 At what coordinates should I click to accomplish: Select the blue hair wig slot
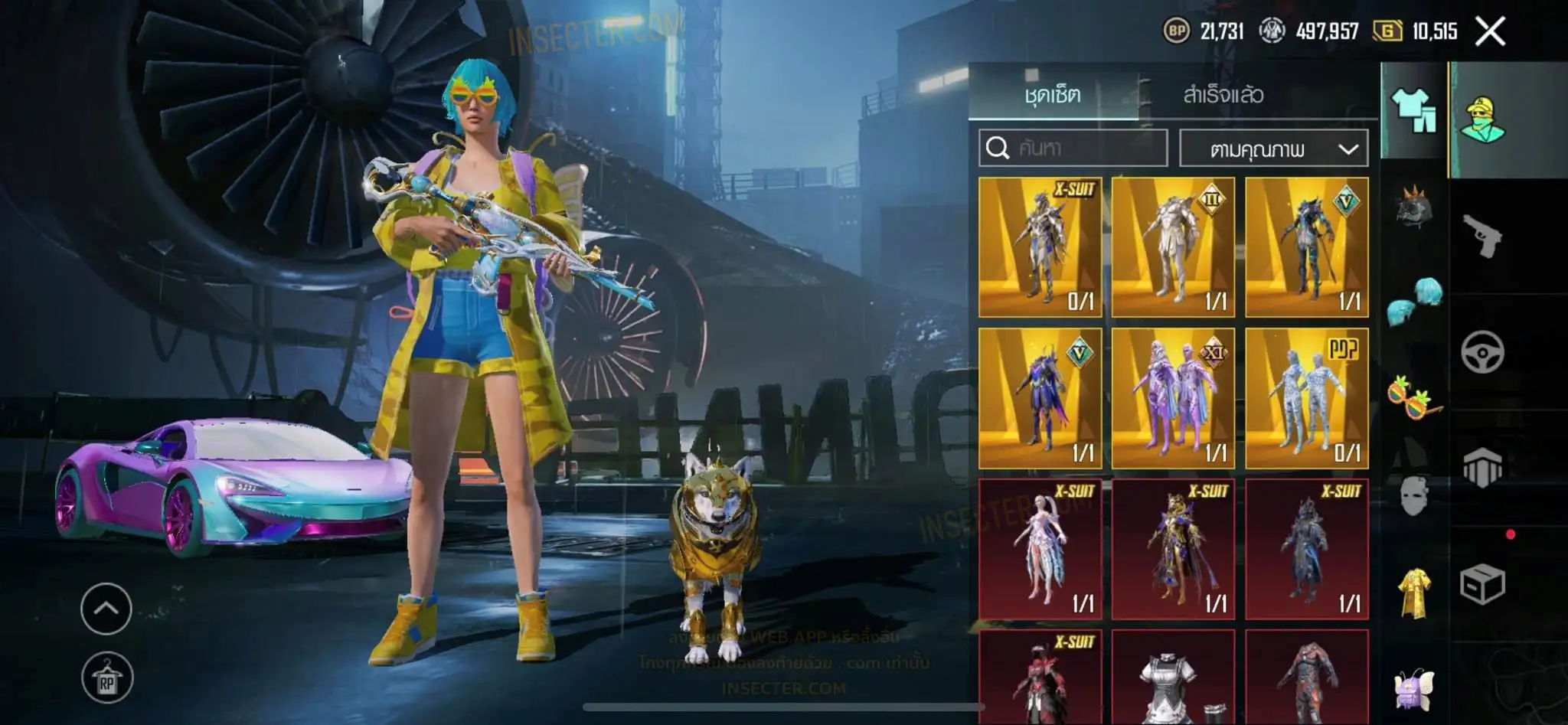coord(1414,302)
